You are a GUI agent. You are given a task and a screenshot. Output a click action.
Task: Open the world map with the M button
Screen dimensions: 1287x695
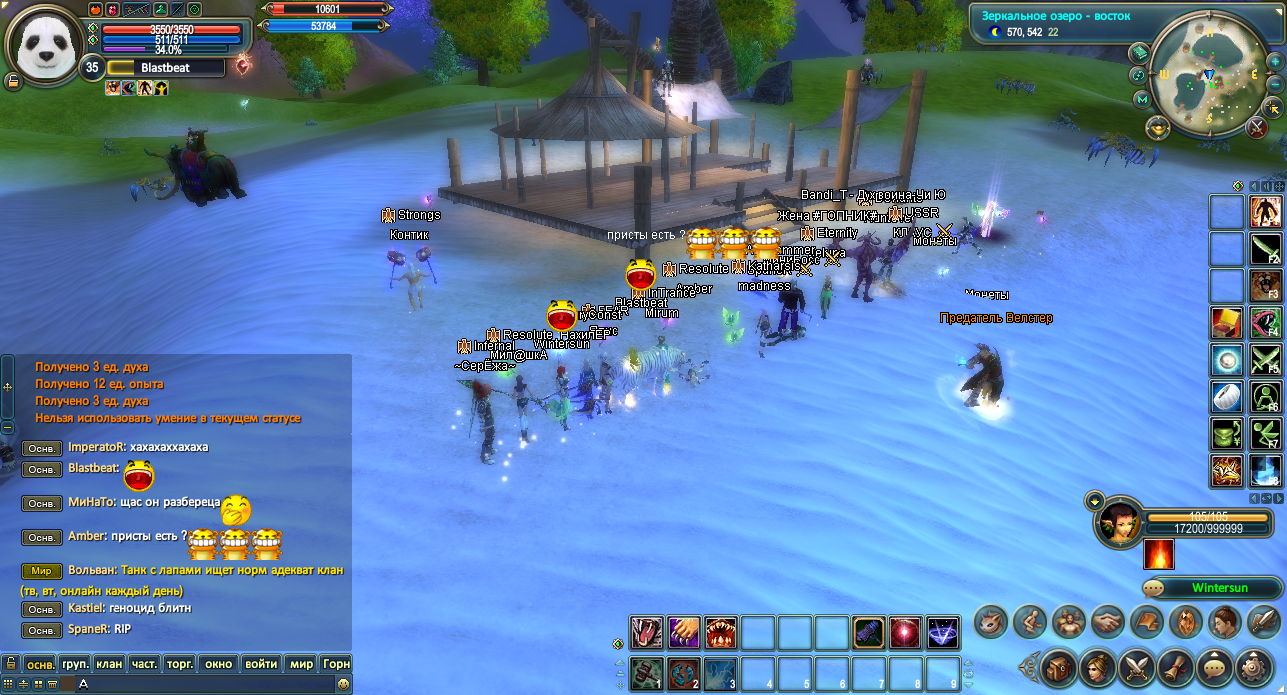[x=1142, y=99]
